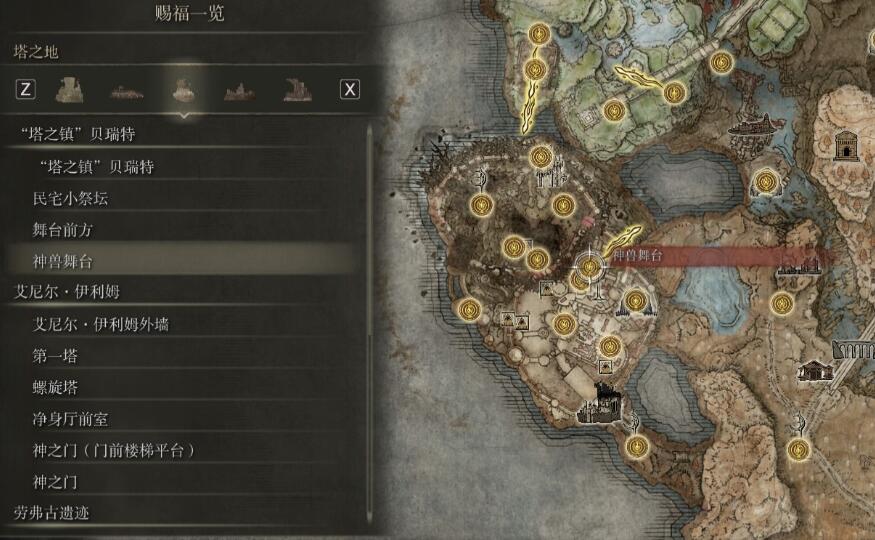Select the 第一塔 grace entry
Screen dimensions: 875x540
point(55,356)
